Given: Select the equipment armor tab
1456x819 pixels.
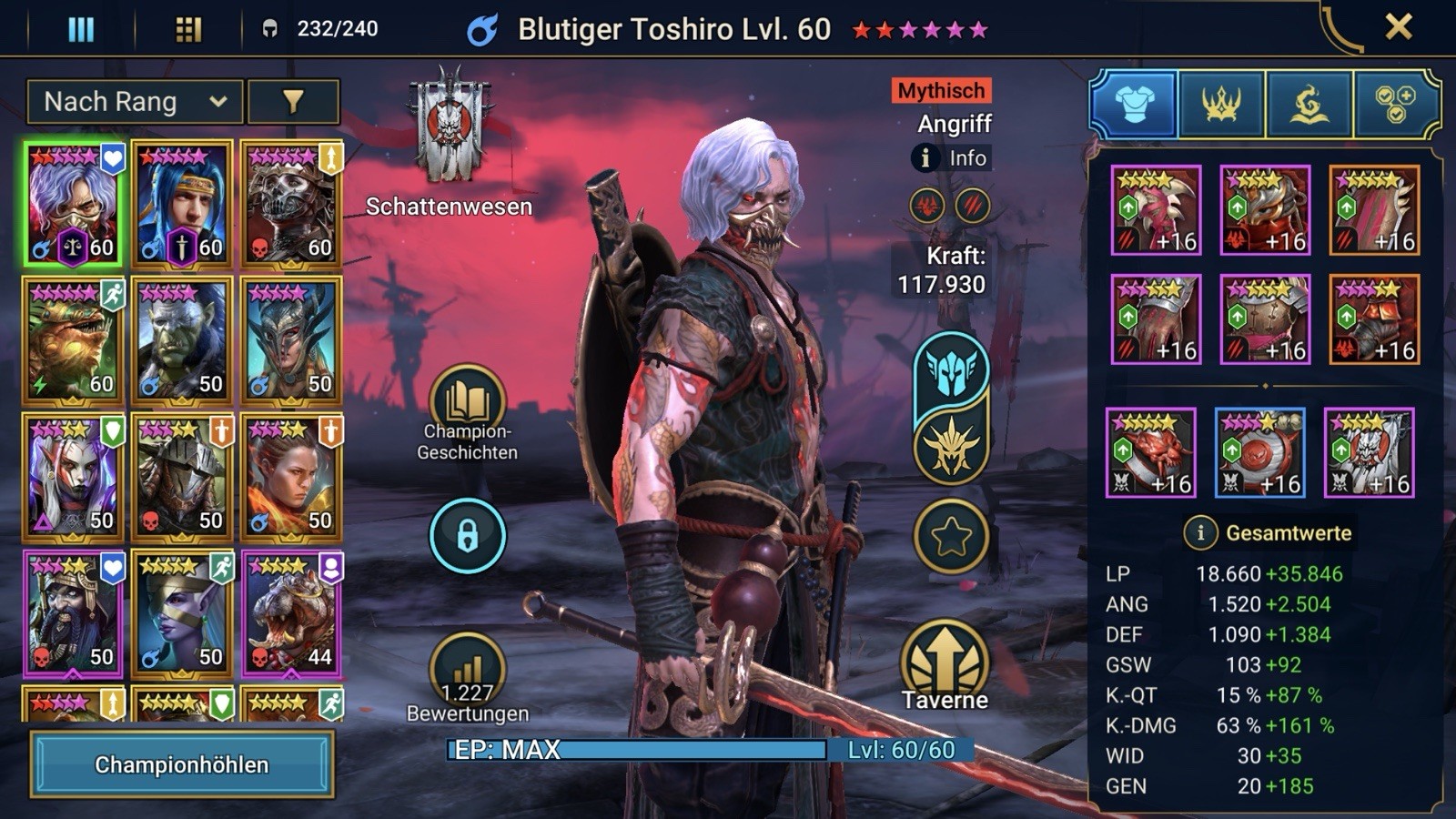Looking at the screenshot, I should point(1134,105).
